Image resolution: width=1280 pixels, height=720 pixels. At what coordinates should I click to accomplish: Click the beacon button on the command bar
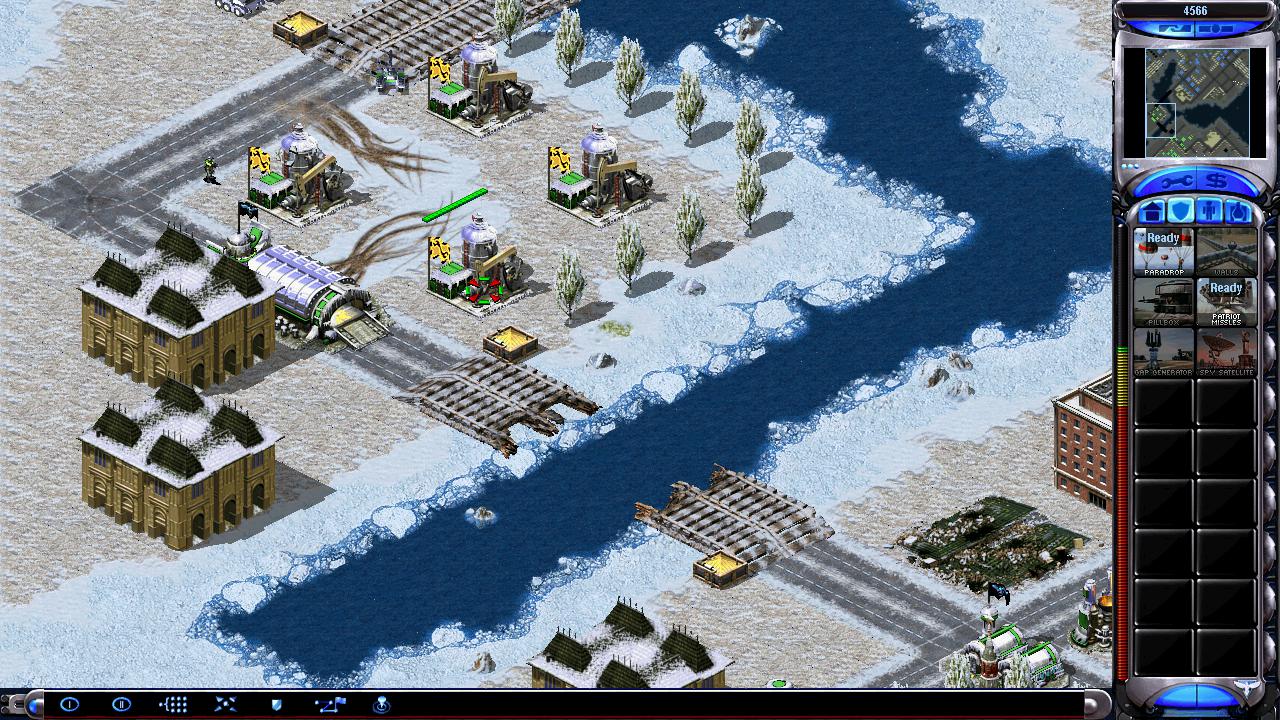[381, 705]
